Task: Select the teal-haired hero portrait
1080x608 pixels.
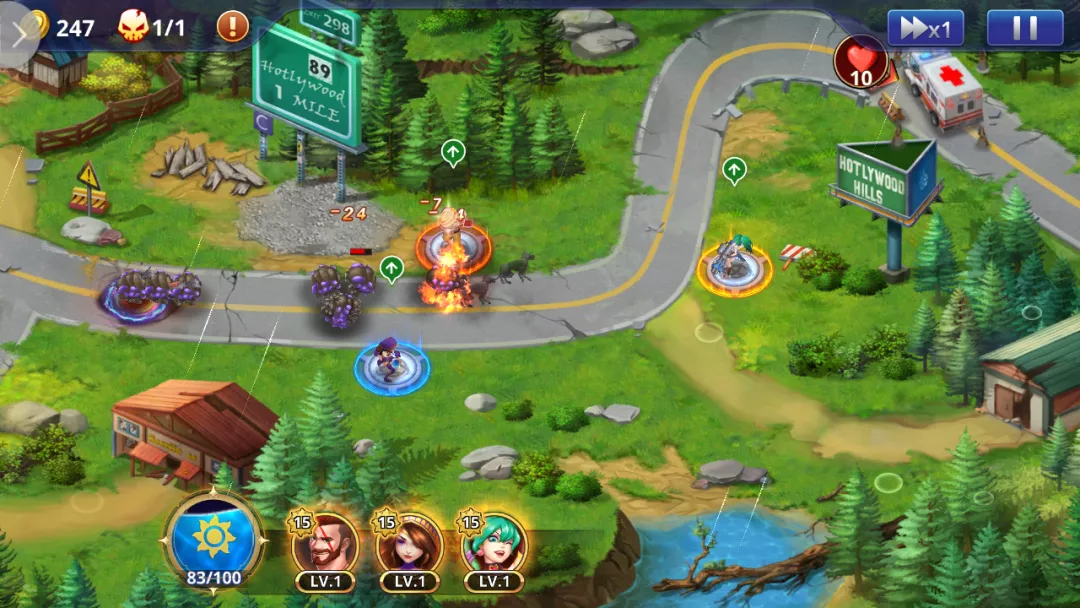Action: (494, 546)
